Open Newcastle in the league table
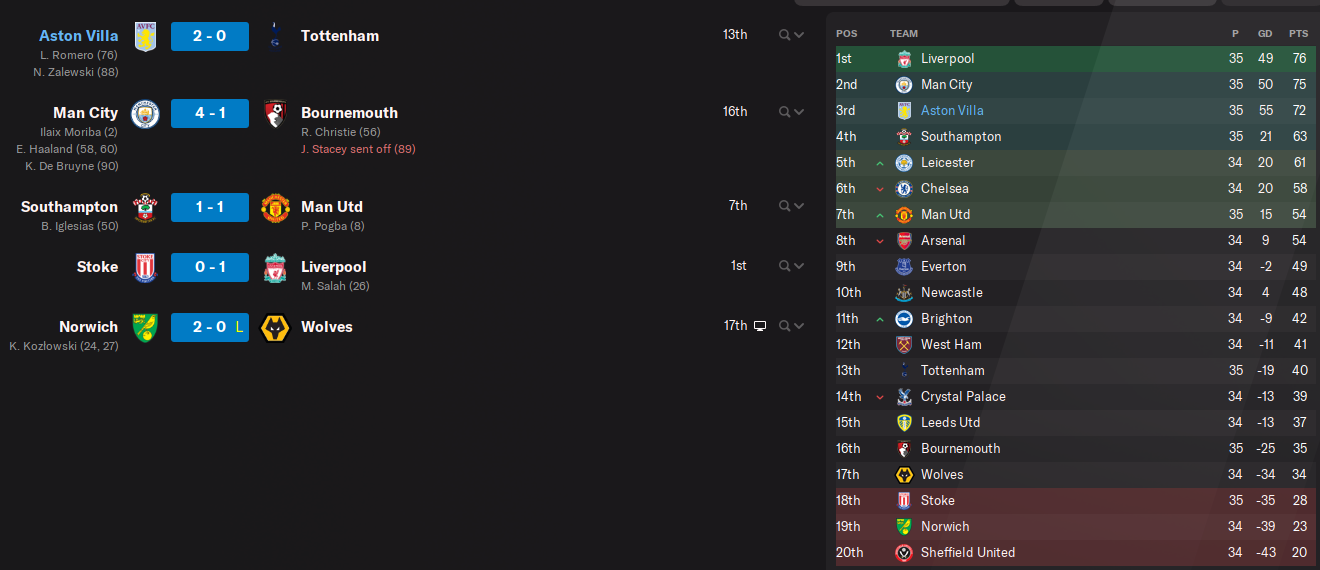 (x=951, y=293)
